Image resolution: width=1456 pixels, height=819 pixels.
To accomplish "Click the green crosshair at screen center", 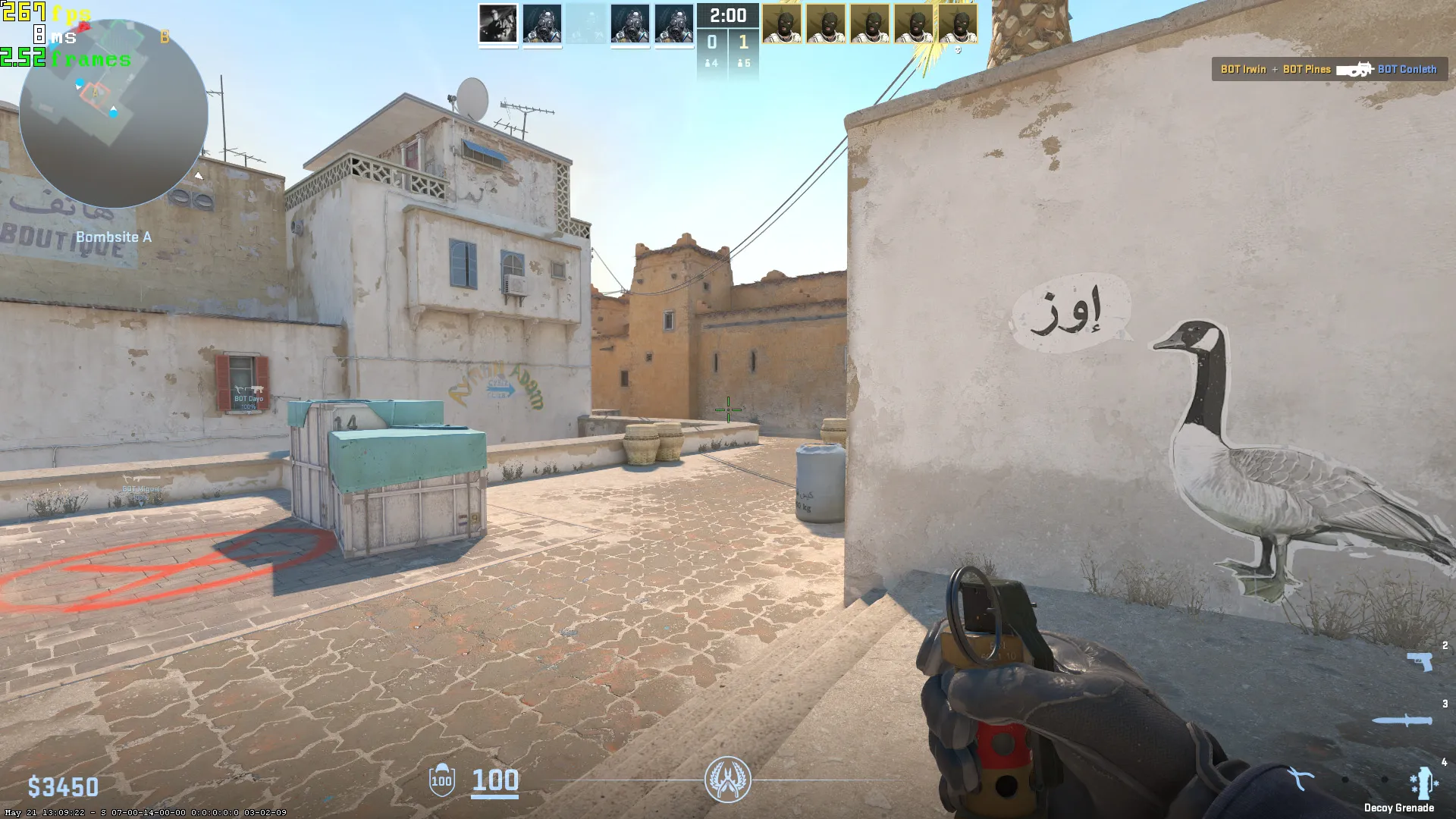I will pos(727,409).
